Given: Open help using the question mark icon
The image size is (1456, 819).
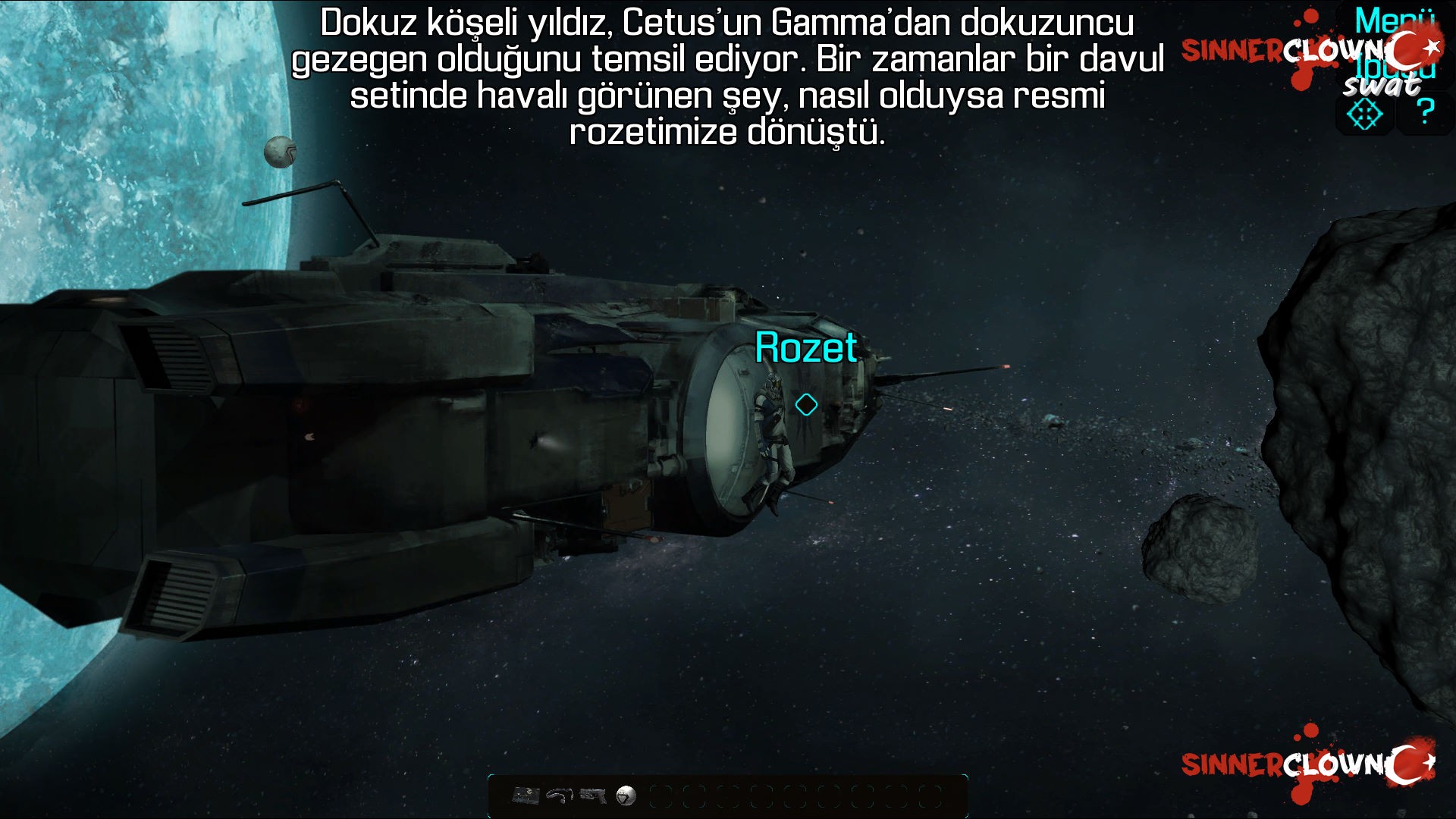Looking at the screenshot, I should click(1424, 111).
